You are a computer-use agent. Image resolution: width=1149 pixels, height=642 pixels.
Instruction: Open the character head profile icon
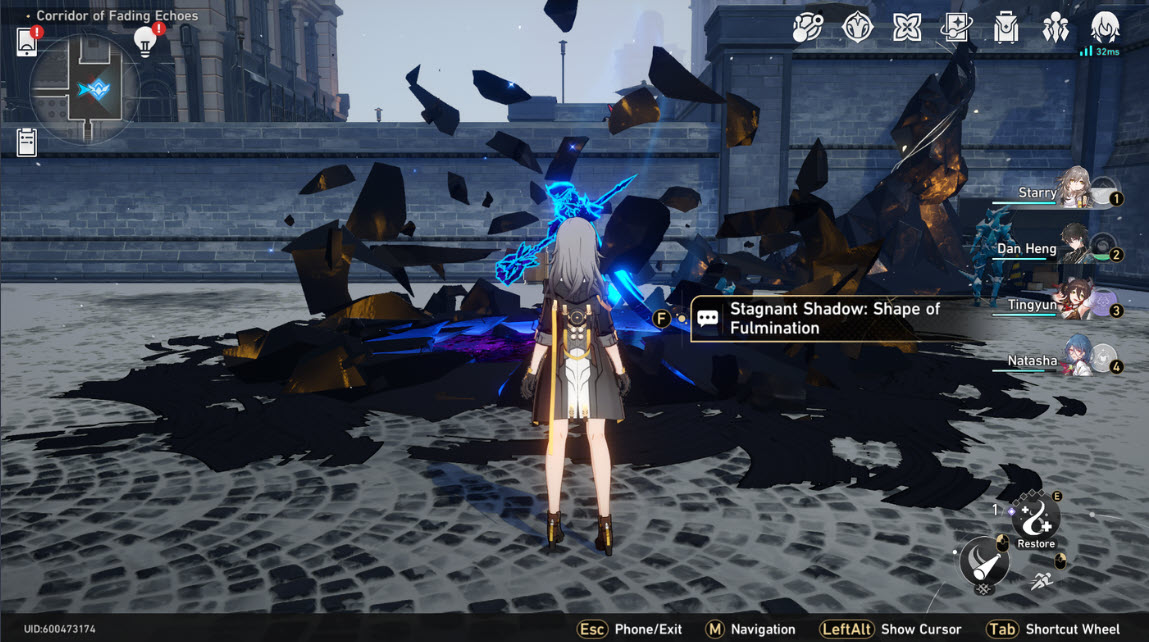1104,26
